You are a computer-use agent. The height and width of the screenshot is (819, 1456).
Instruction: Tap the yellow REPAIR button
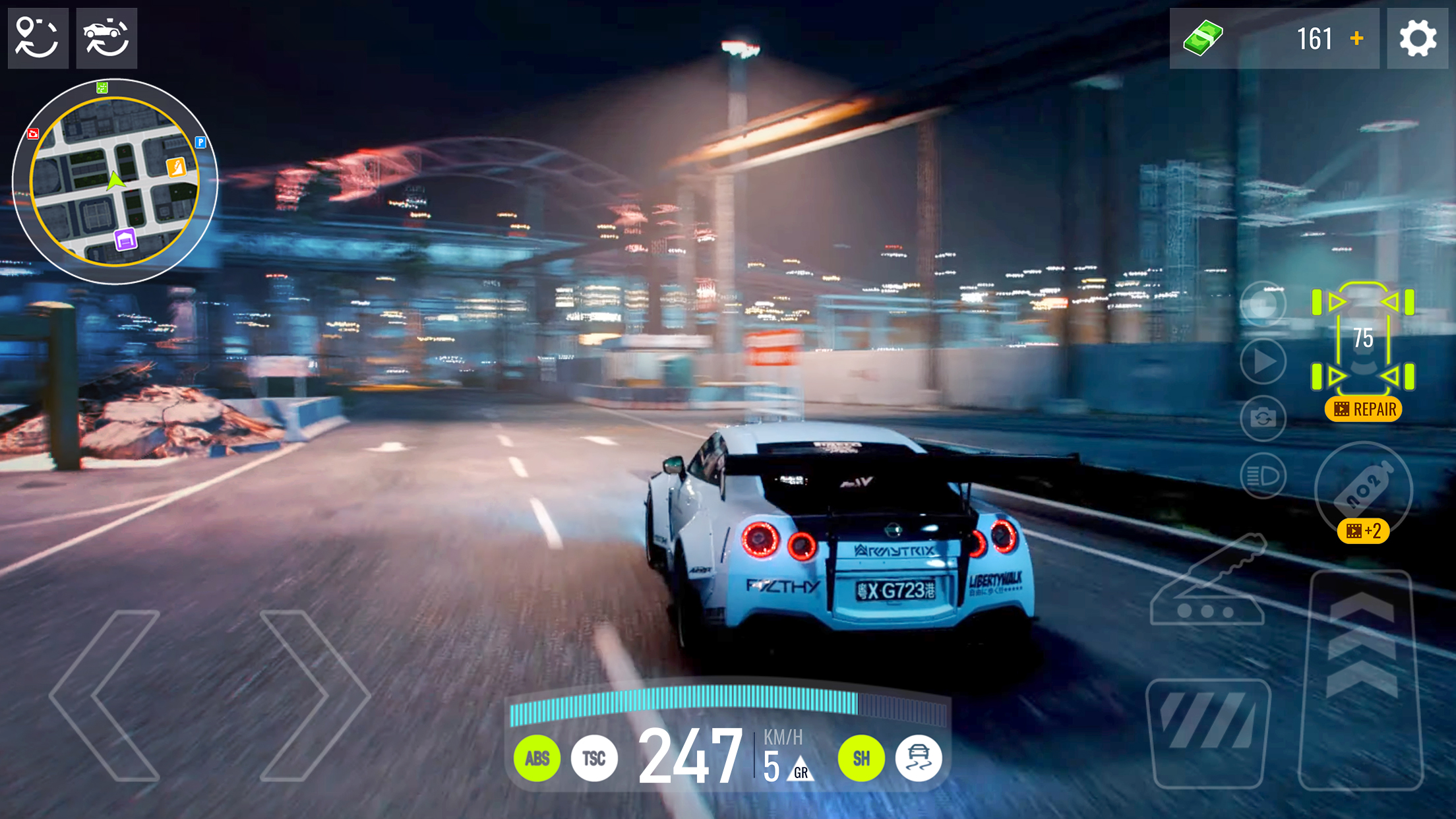pyautogui.click(x=1363, y=409)
